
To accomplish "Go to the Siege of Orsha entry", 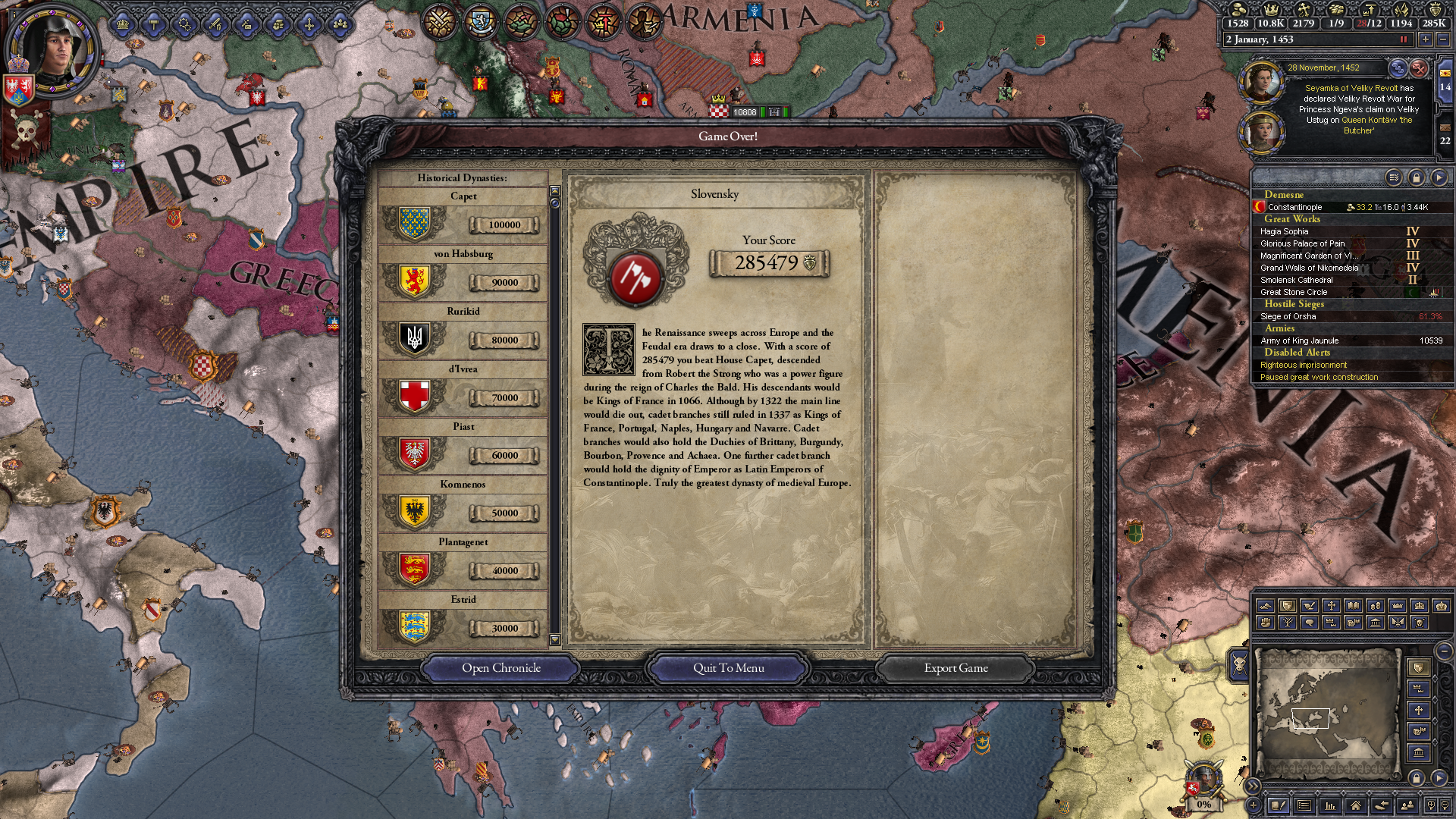I will [x=1288, y=316].
